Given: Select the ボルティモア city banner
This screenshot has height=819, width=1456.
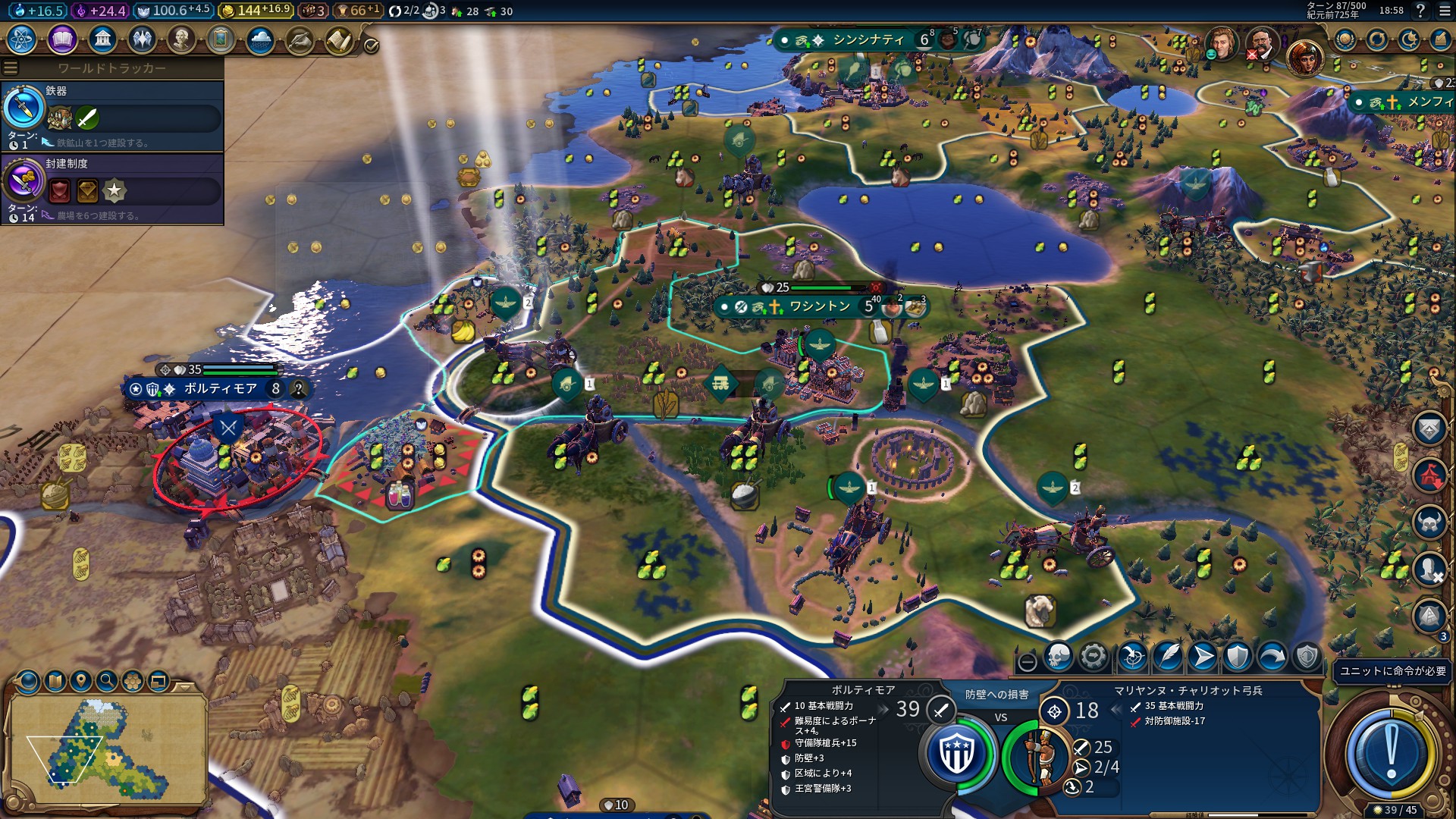Looking at the screenshot, I should 220,389.
